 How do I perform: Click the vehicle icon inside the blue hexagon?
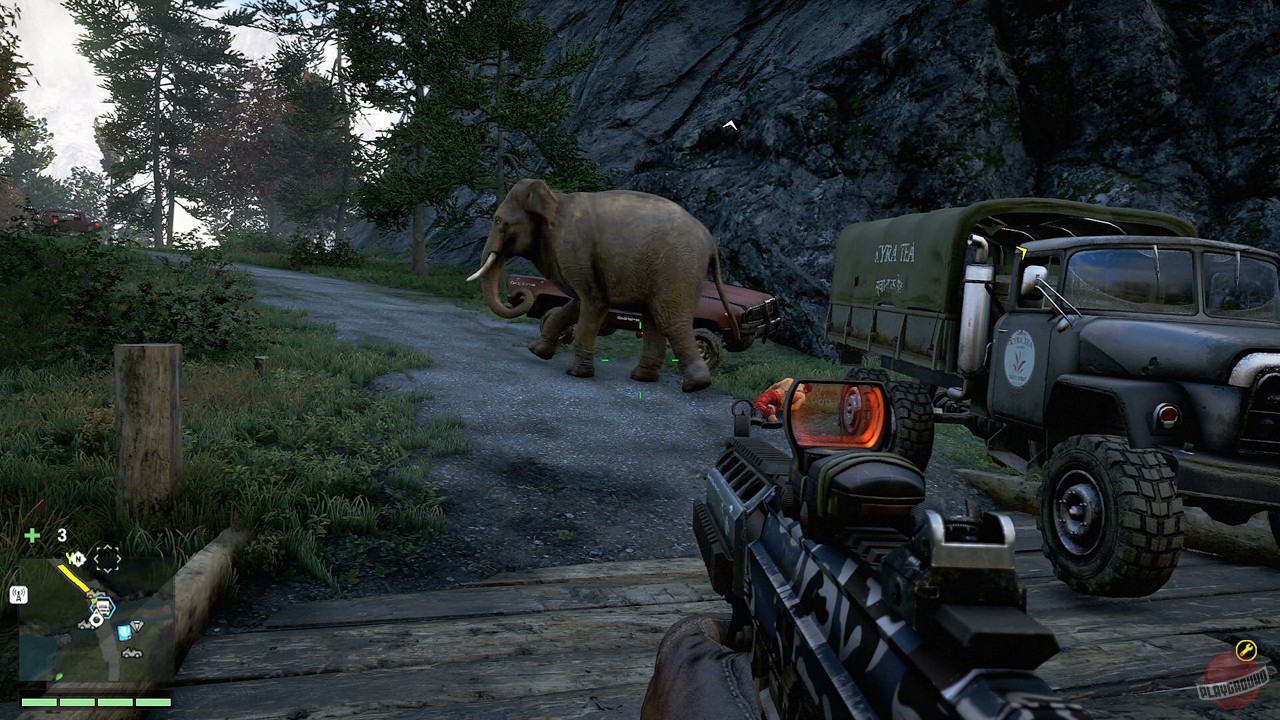click(x=103, y=606)
